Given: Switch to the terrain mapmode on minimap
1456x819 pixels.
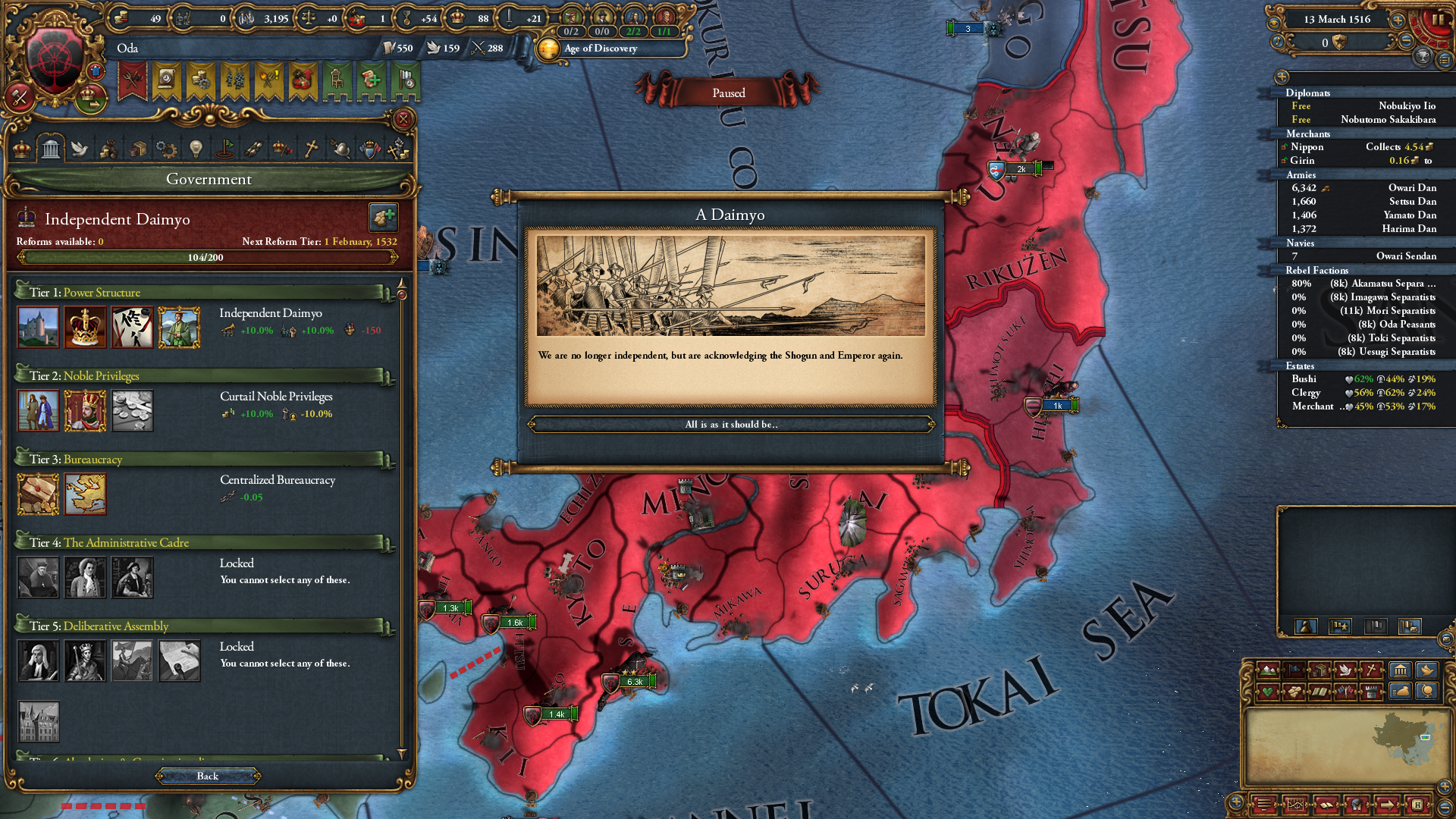Looking at the screenshot, I should [1268, 670].
